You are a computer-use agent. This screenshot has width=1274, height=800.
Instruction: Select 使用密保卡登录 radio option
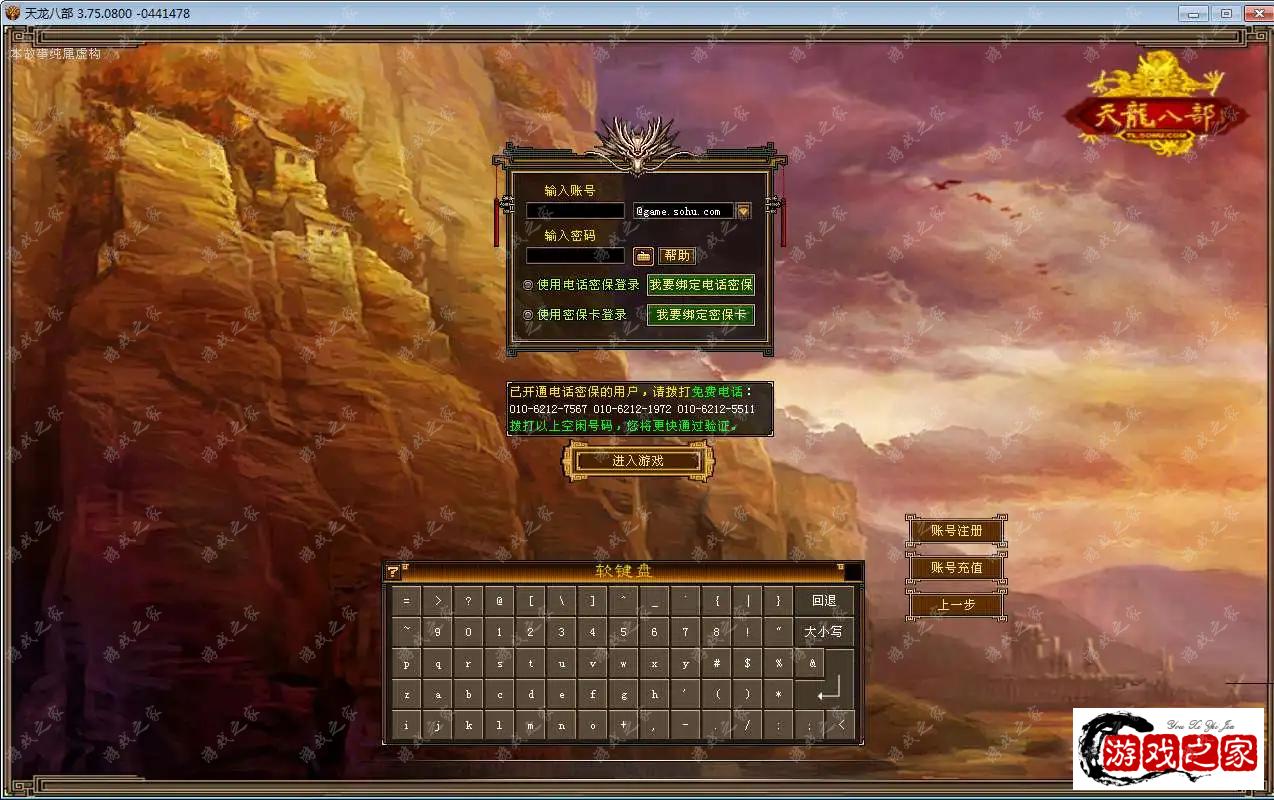pyautogui.click(x=528, y=315)
